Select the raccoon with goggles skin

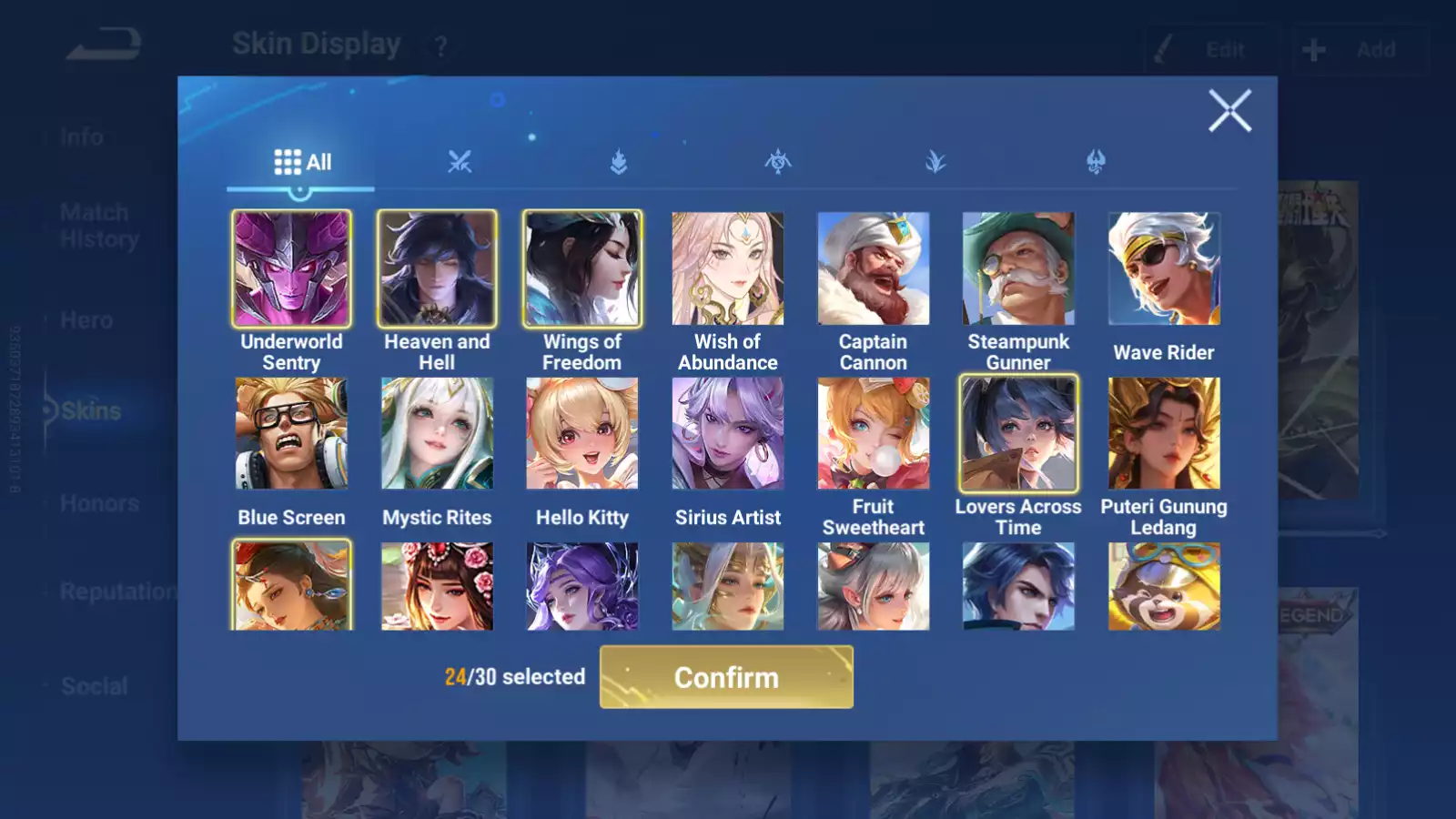(x=1164, y=587)
